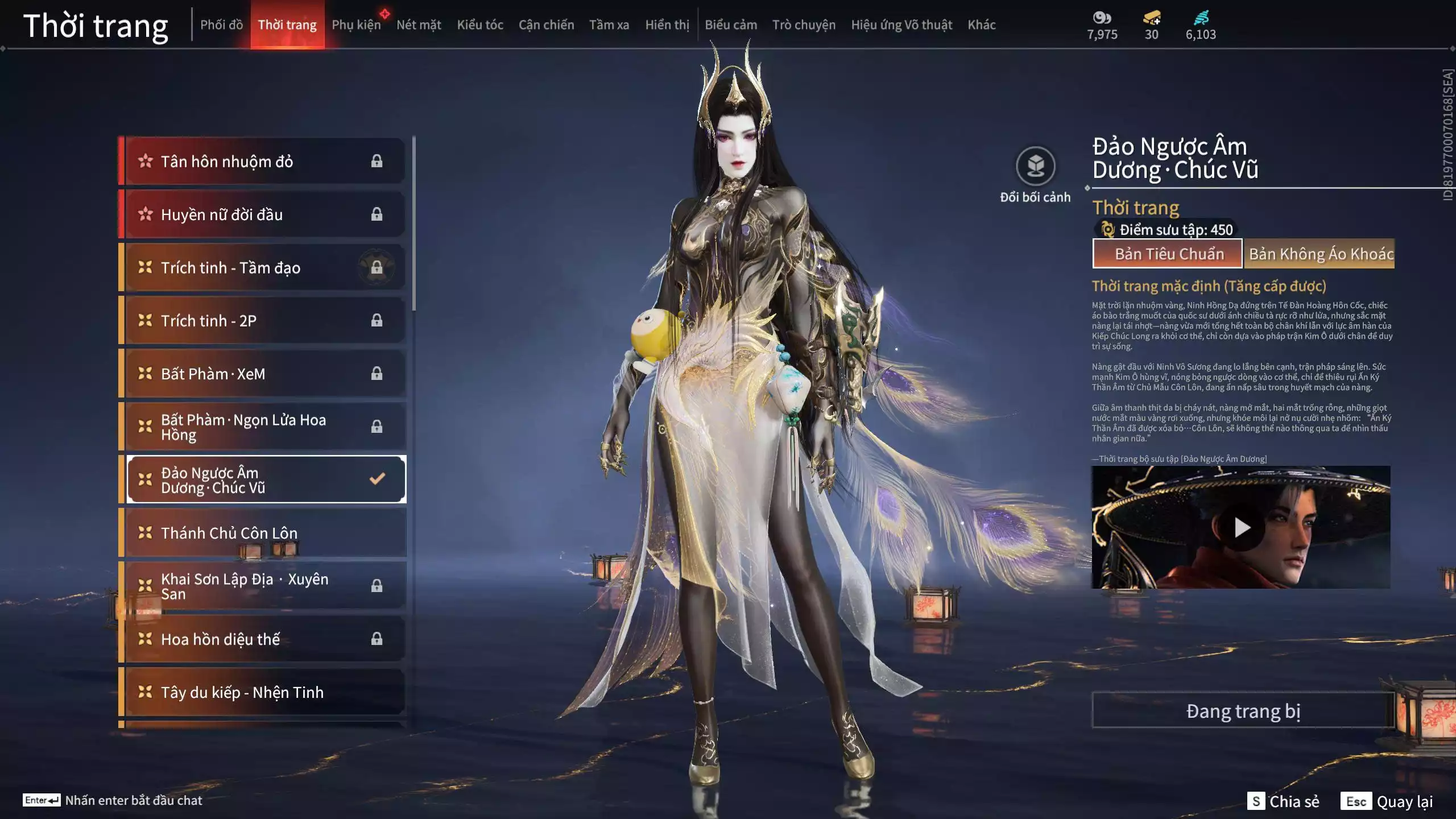Switch to Bản Tiêu Chuẩn variant

point(1167,254)
